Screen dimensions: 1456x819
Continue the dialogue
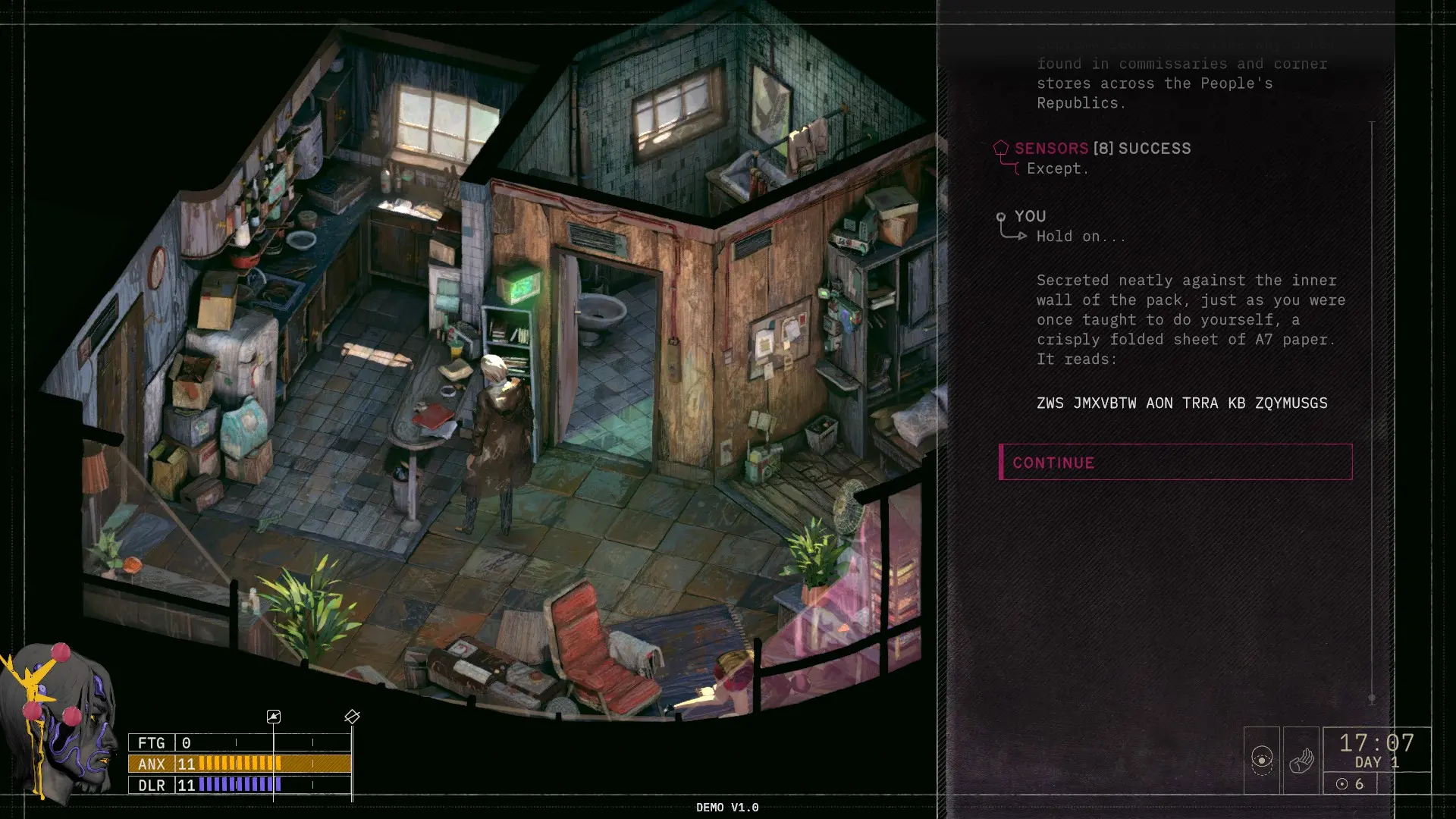pos(1175,463)
